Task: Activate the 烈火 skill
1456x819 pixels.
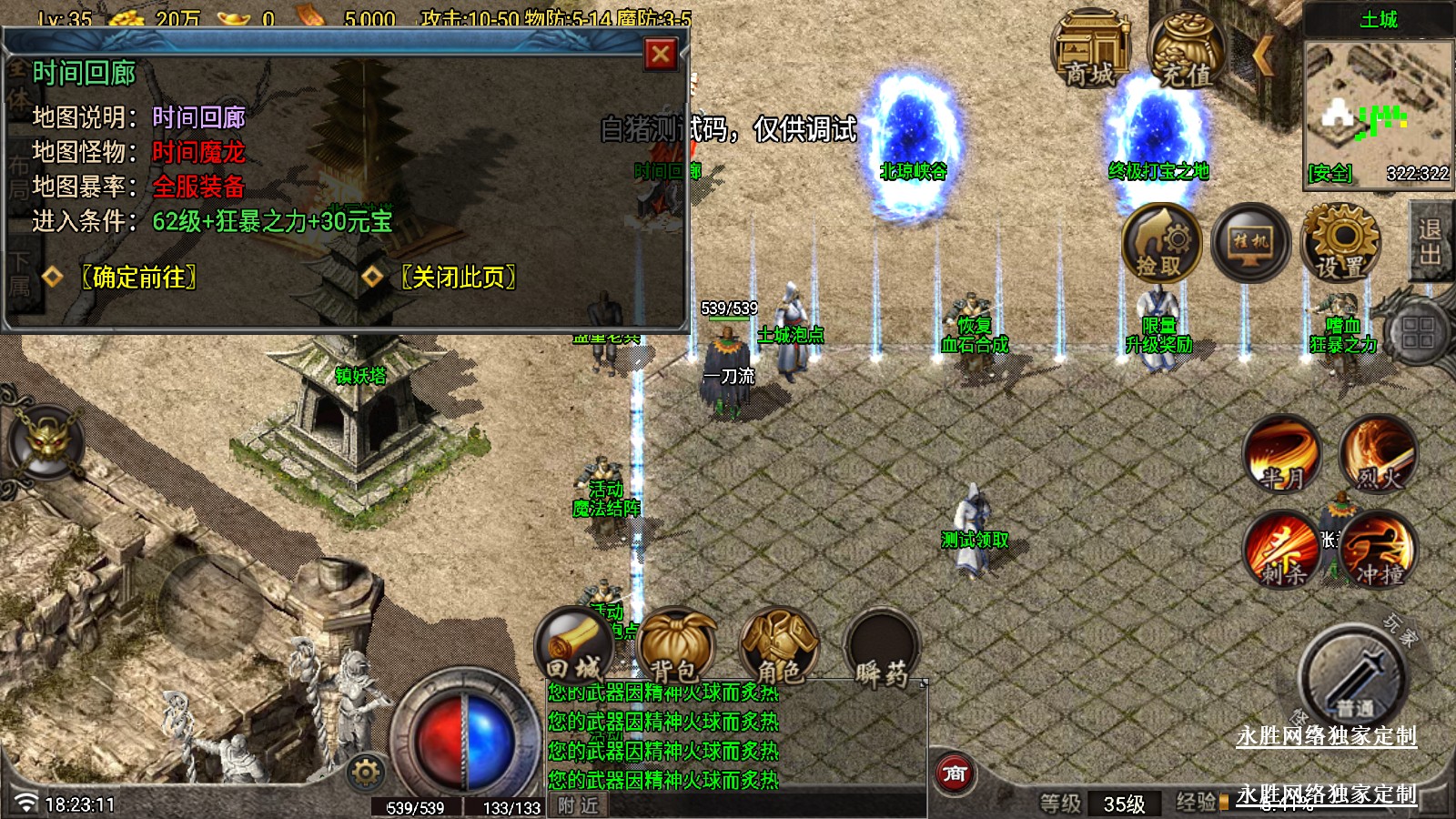Action: click(1379, 454)
